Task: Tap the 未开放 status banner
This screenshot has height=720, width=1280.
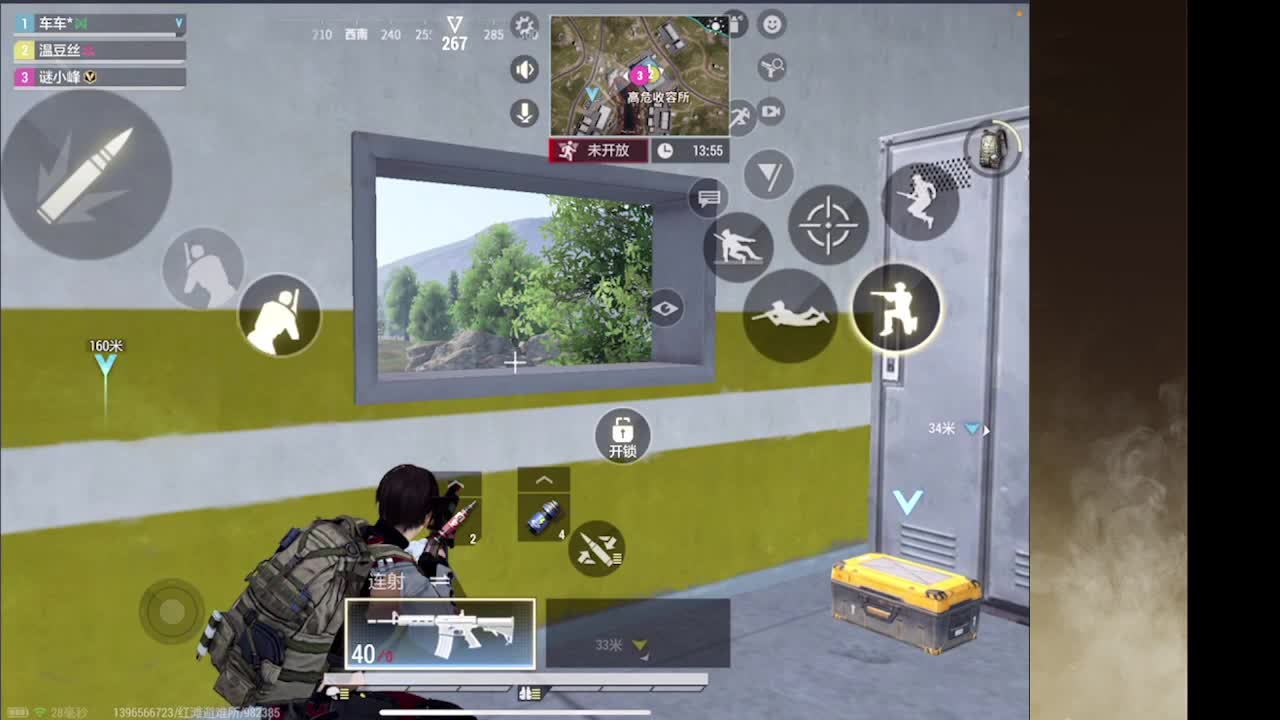Action: [597, 151]
